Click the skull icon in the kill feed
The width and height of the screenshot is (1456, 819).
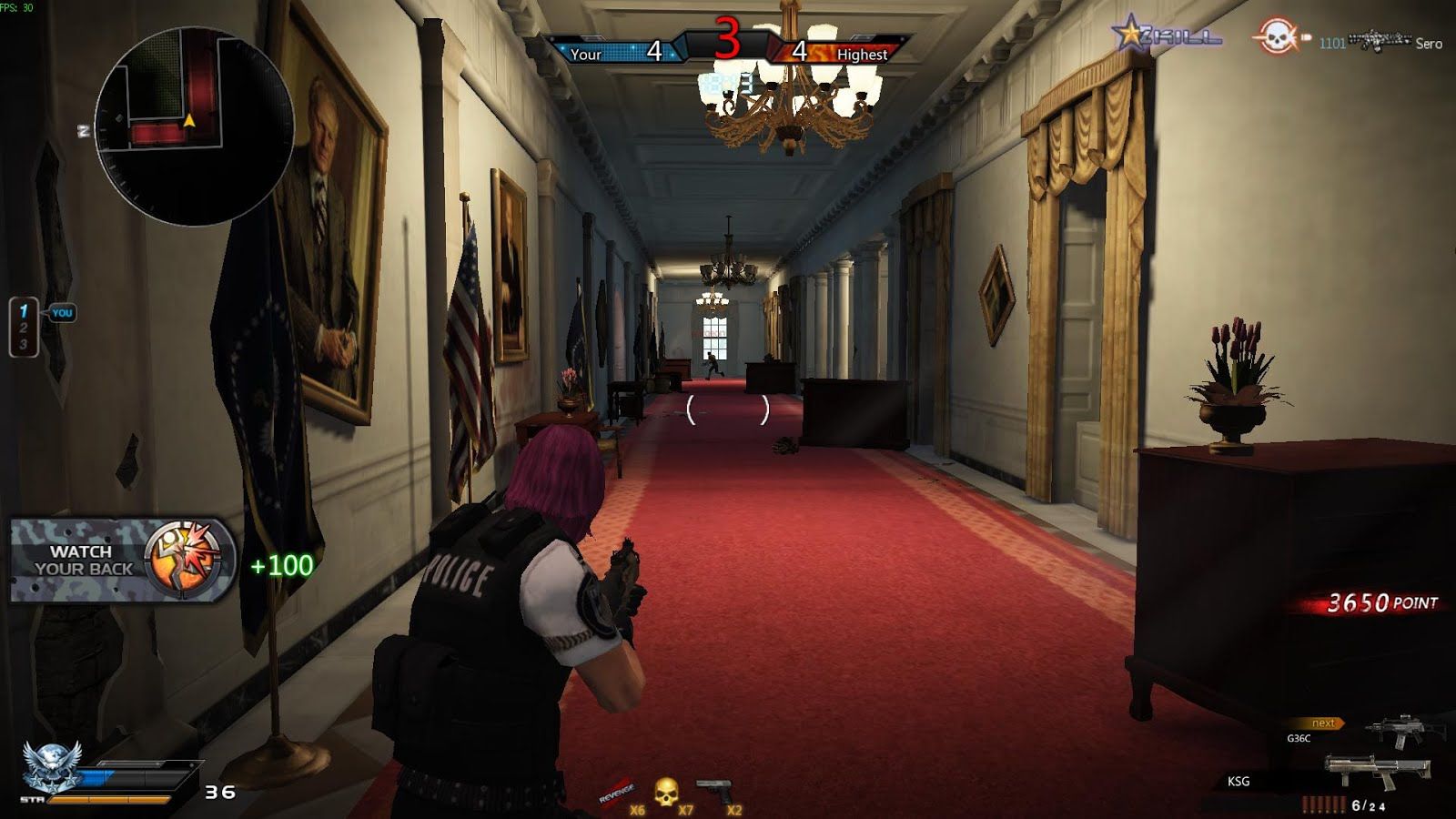(x=1276, y=38)
